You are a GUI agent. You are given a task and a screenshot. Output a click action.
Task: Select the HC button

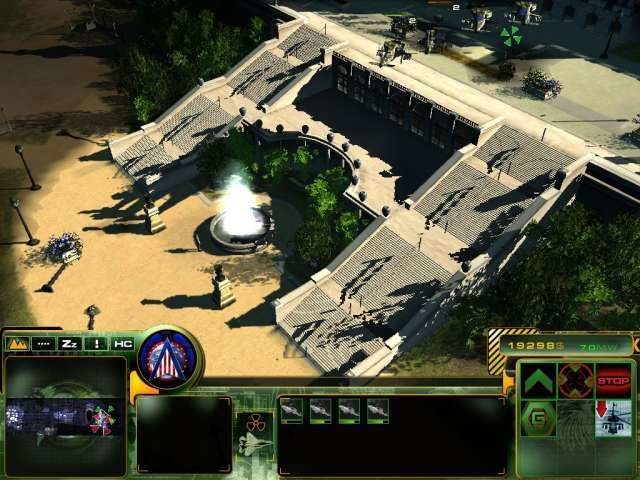[123, 343]
